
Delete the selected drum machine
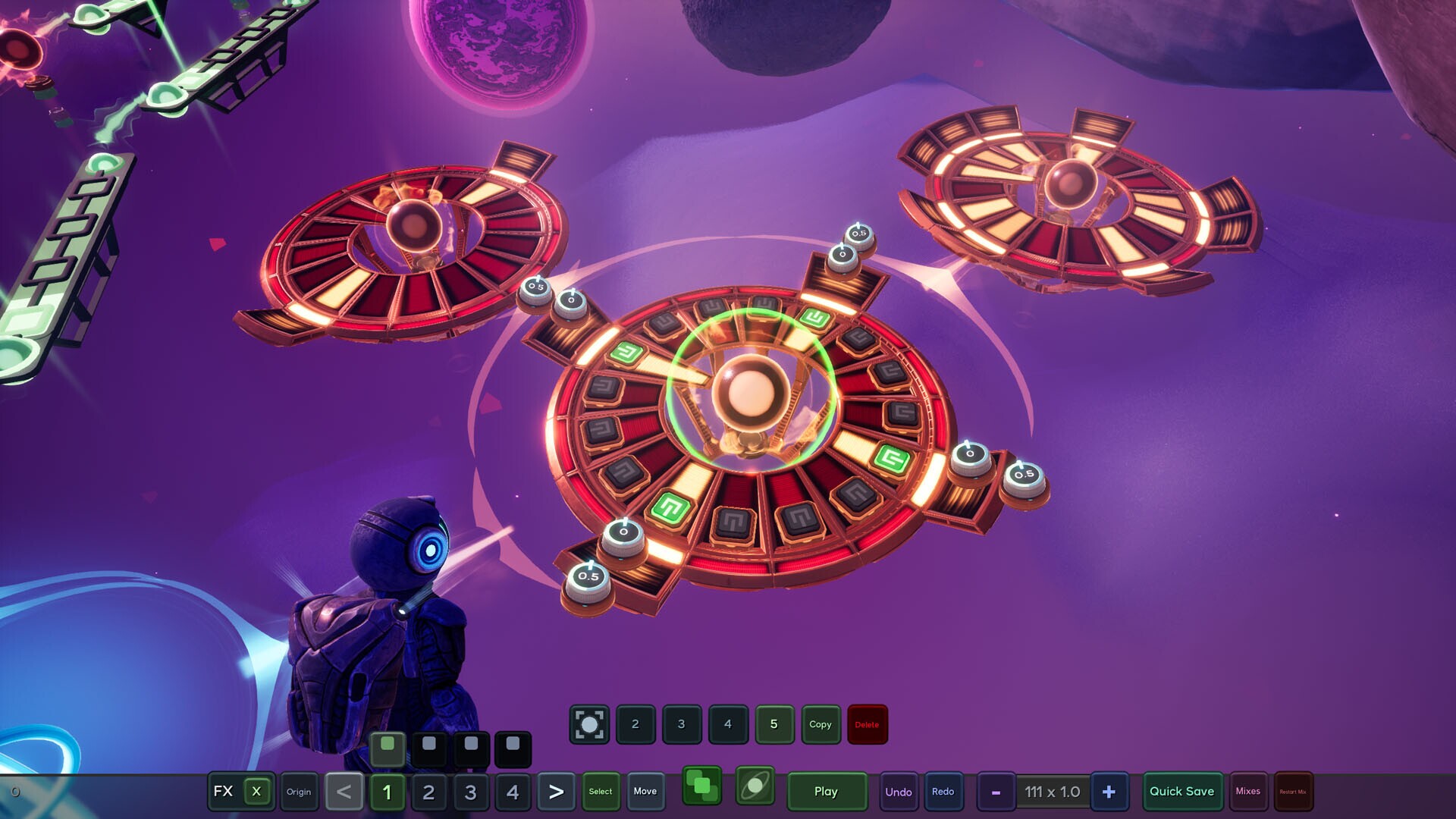[x=867, y=724]
